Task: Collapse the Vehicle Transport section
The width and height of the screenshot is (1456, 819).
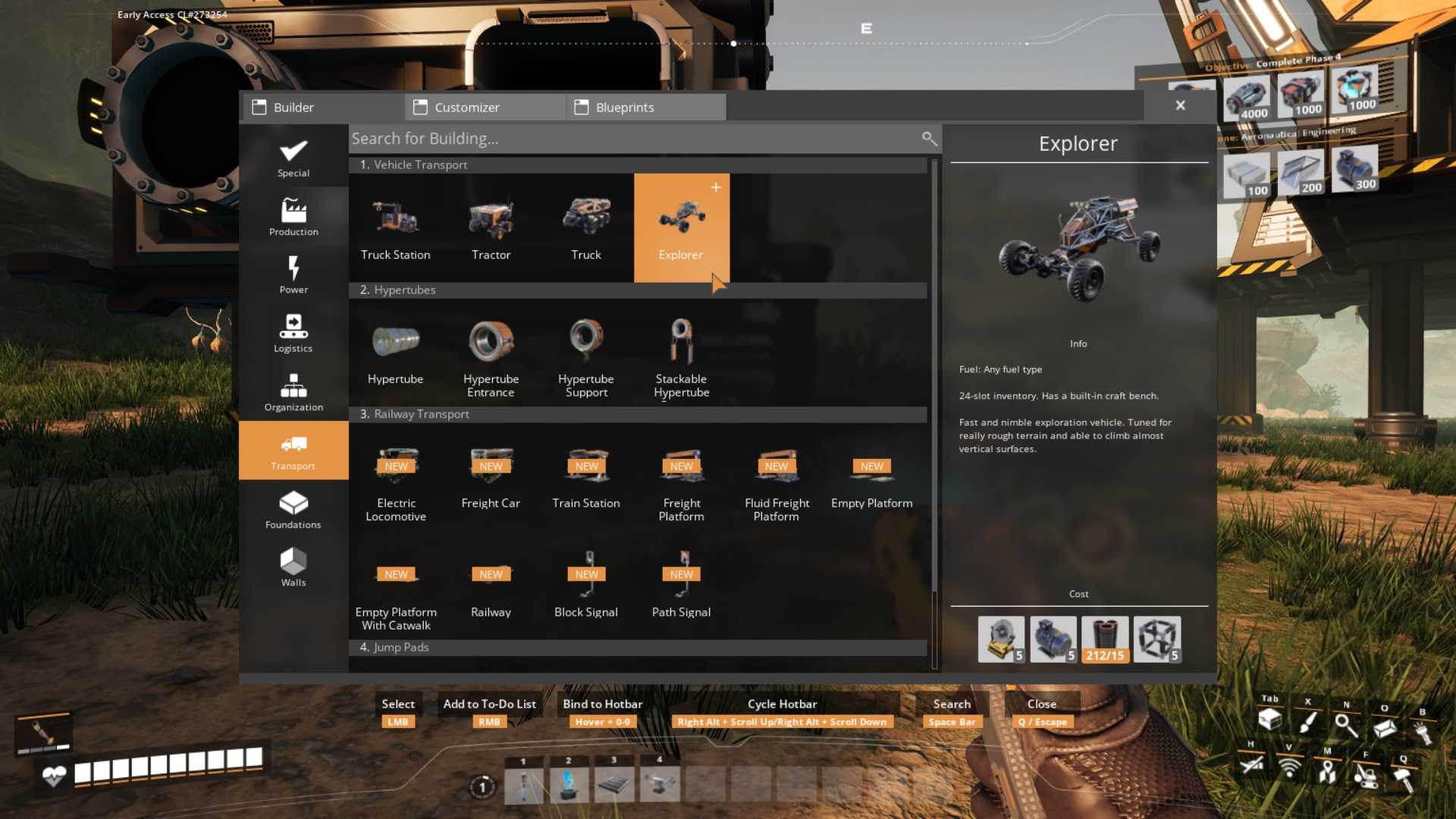Action: pyautogui.click(x=639, y=165)
